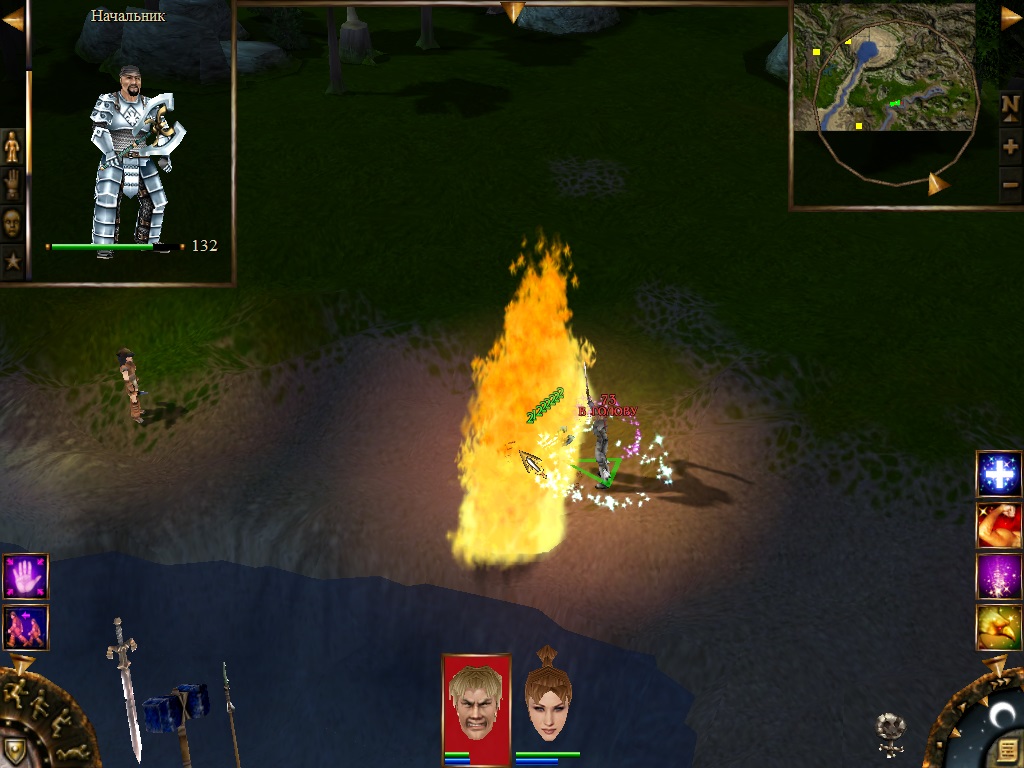Open the scroll journal button
The width and height of the screenshot is (1024, 768).
point(1007,750)
